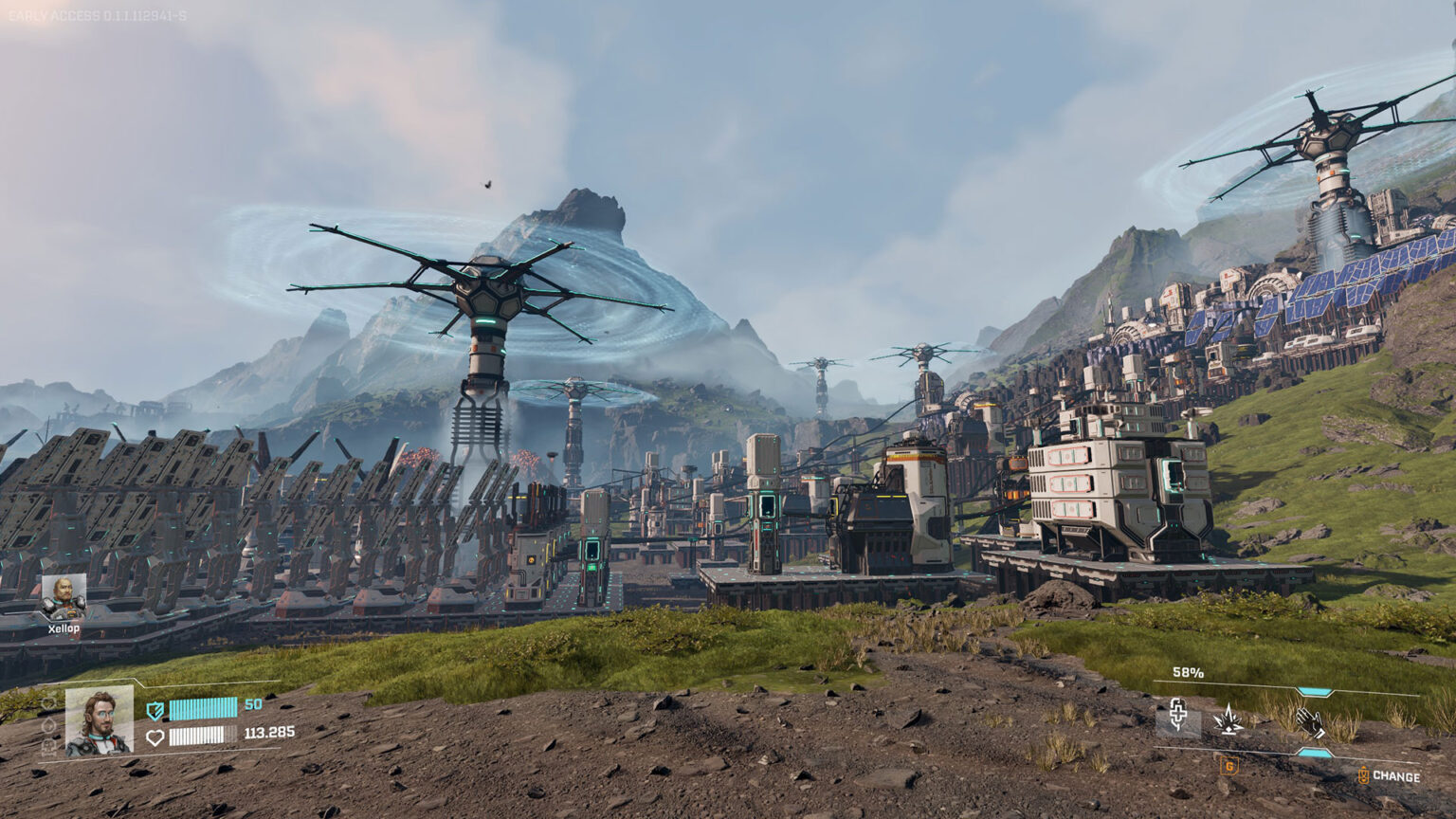Click the skull status icon beside your portrait

coord(48,748)
